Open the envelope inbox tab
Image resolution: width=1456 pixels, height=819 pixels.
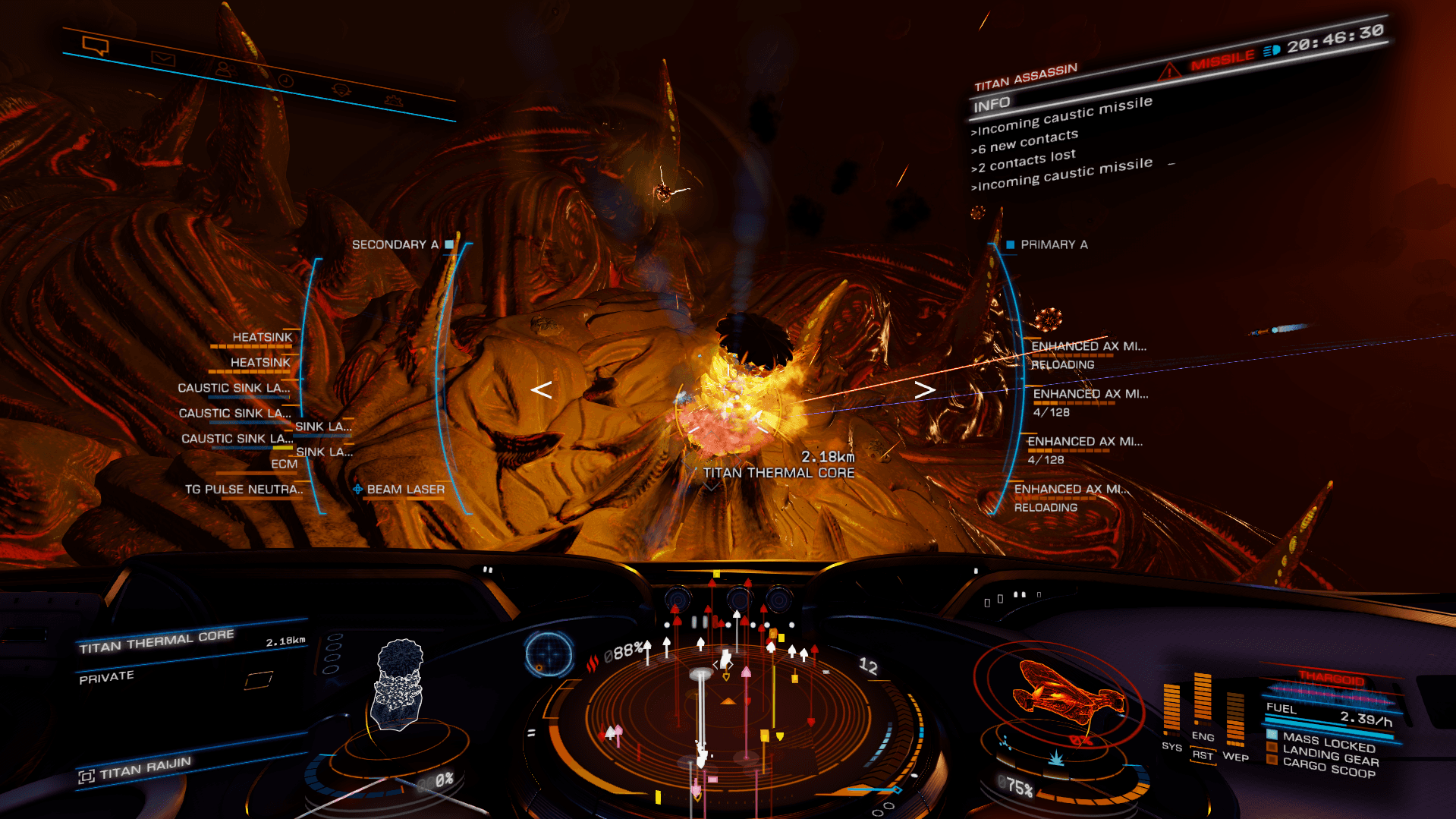click(162, 58)
